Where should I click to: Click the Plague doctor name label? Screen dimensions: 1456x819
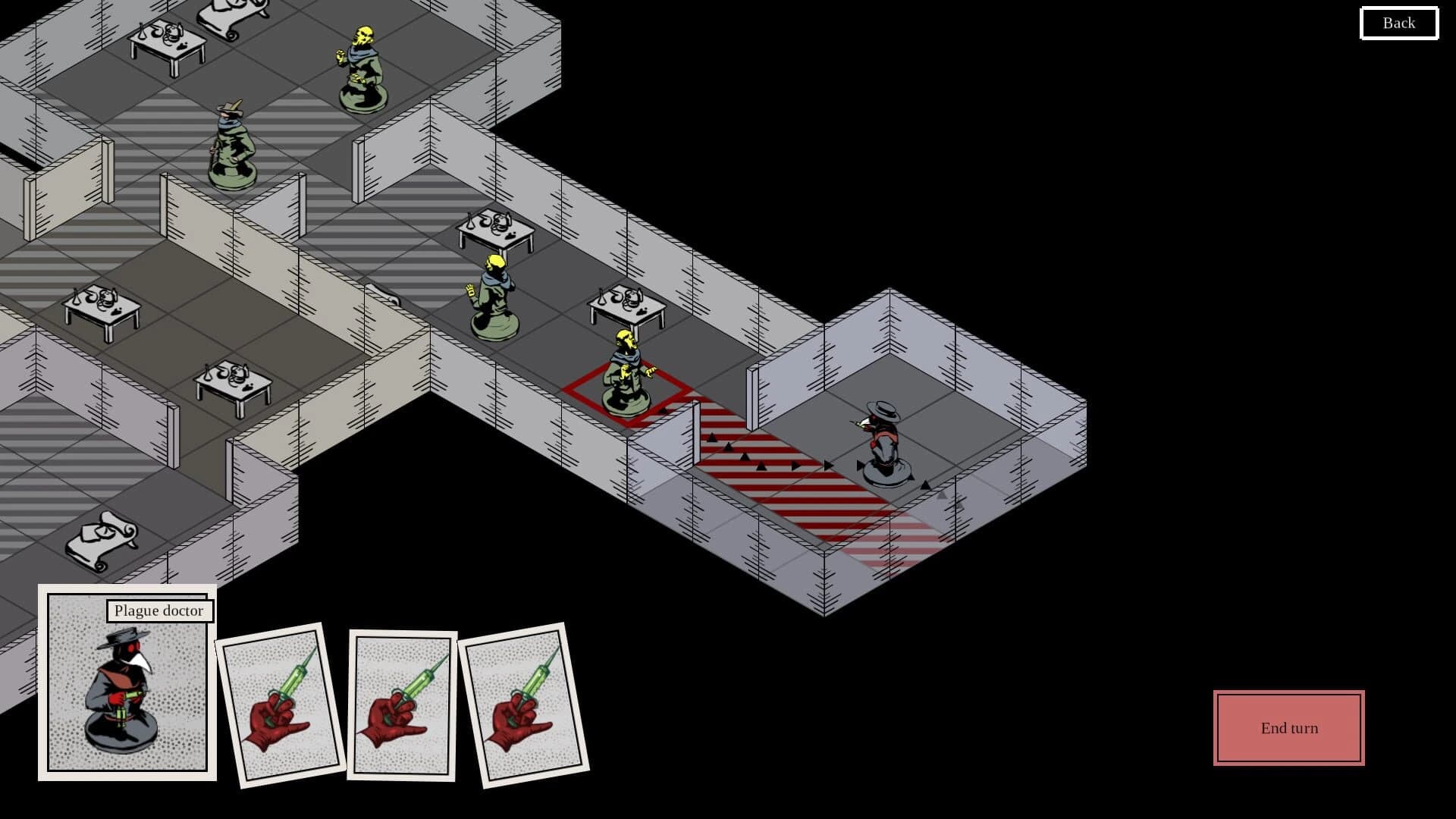pyautogui.click(x=159, y=610)
